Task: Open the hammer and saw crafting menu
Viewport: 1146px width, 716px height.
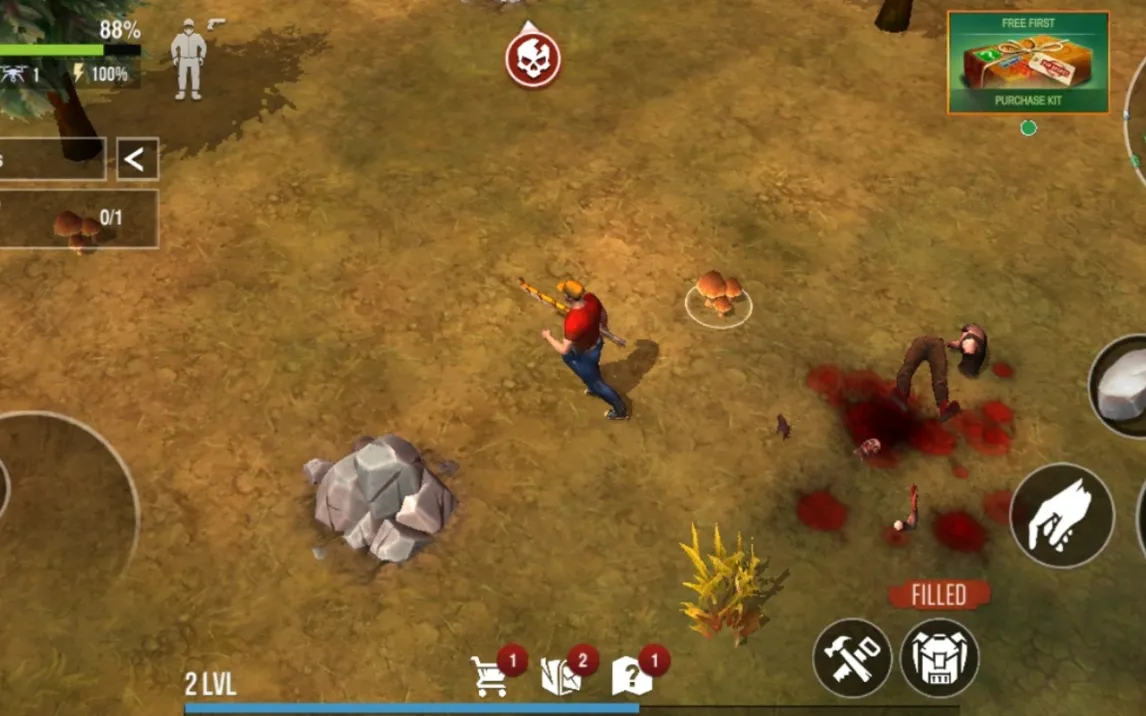Action: [x=852, y=657]
